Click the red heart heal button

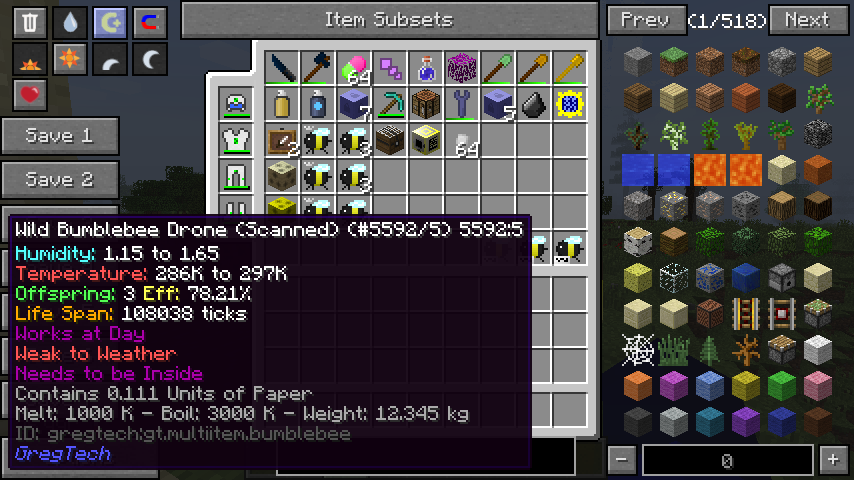tap(30, 96)
